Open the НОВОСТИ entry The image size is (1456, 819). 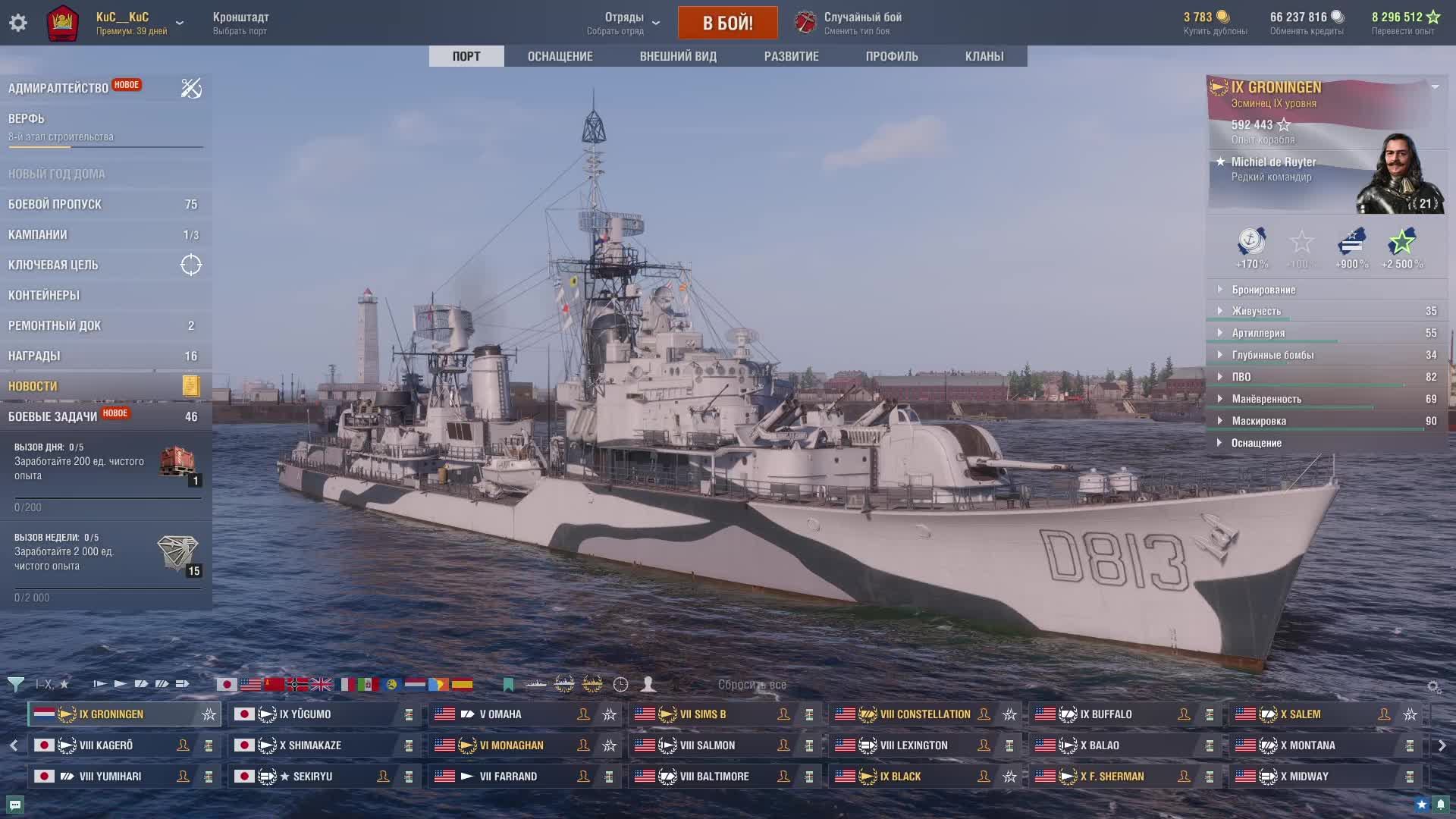tap(33, 386)
